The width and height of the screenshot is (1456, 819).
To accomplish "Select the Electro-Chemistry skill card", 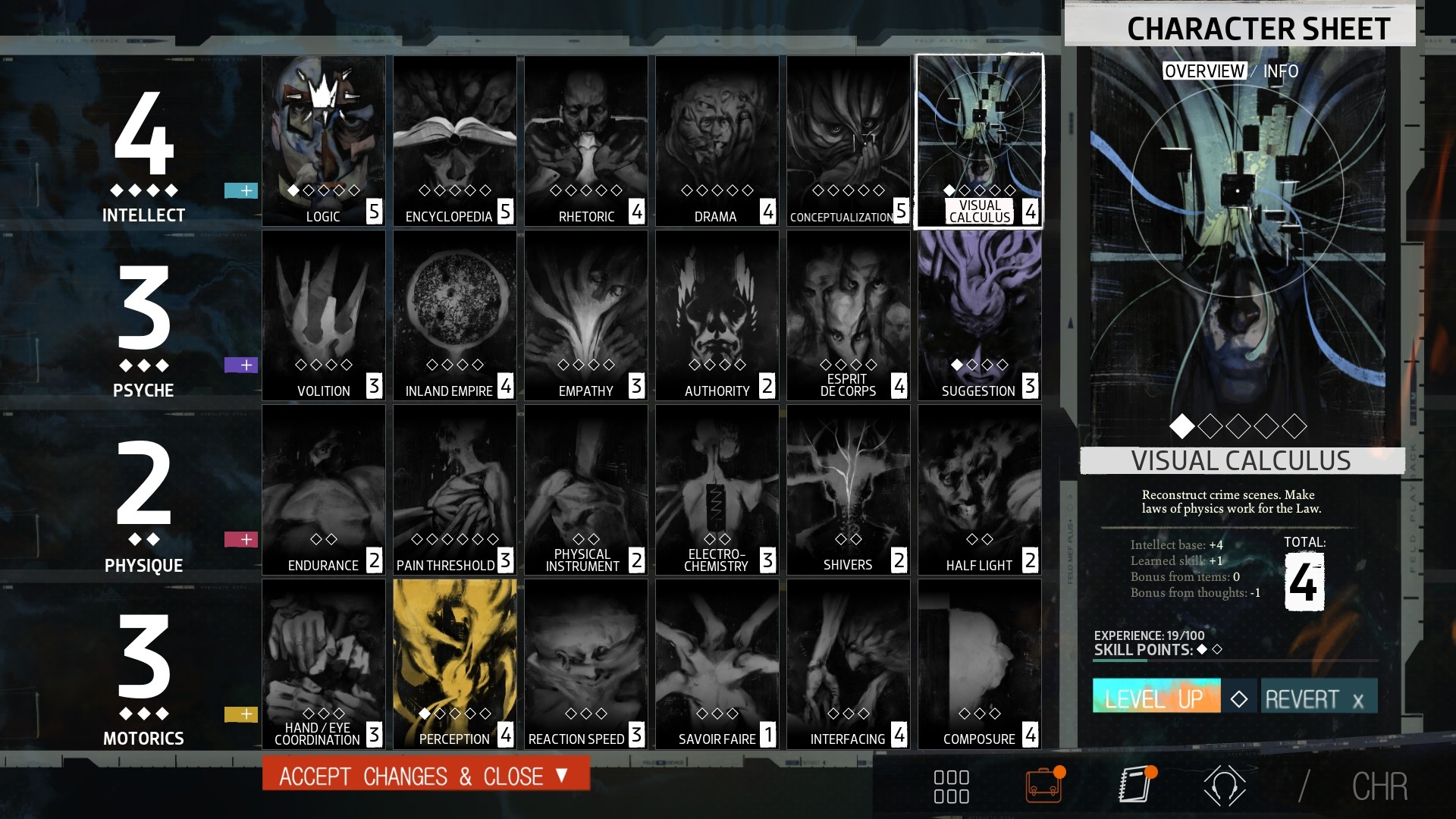I will pyautogui.click(x=717, y=490).
